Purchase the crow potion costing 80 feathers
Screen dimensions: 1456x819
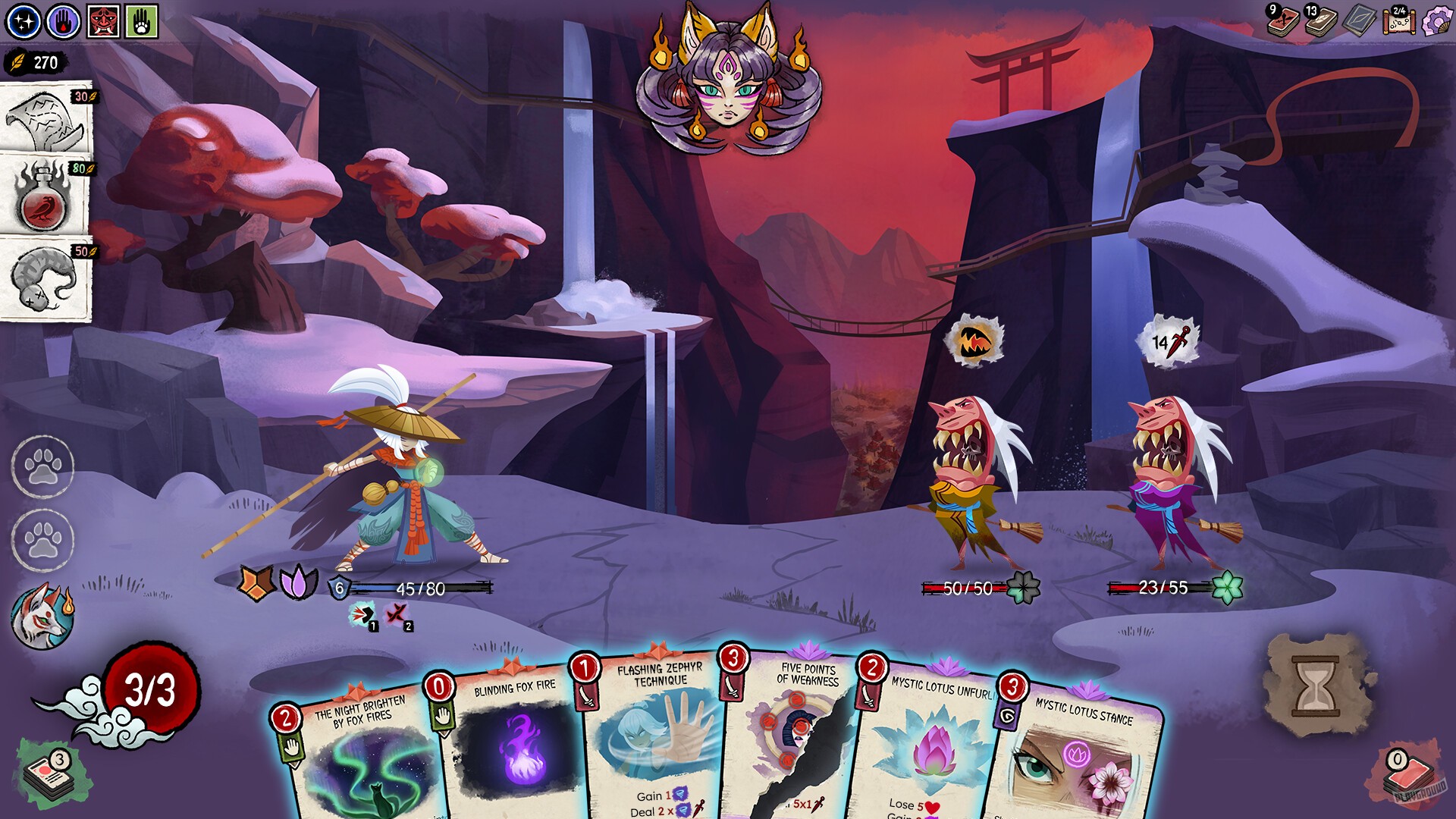pyautogui.click(x=44, y=199)
